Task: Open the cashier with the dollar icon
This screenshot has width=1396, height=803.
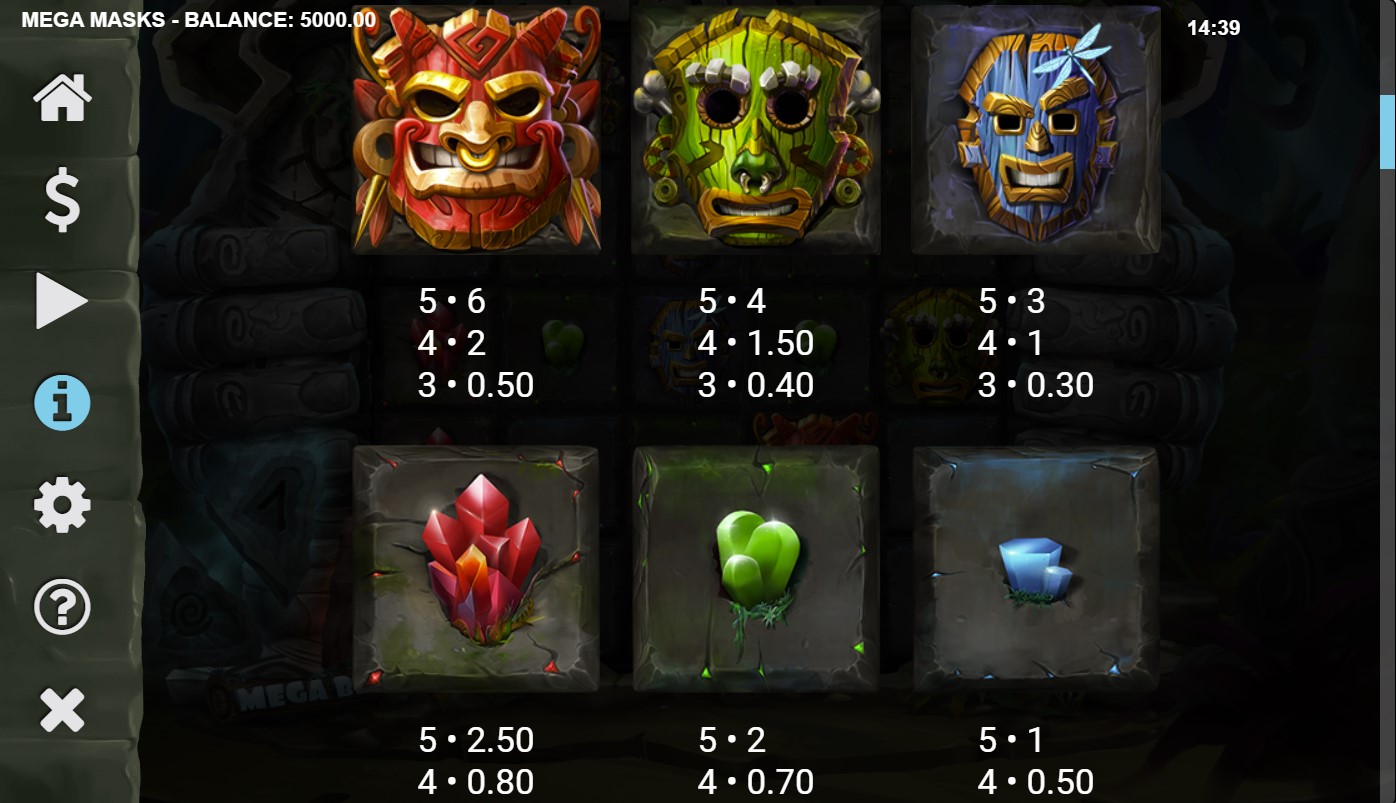Action: pyautogui.click(x=62, y=199)
